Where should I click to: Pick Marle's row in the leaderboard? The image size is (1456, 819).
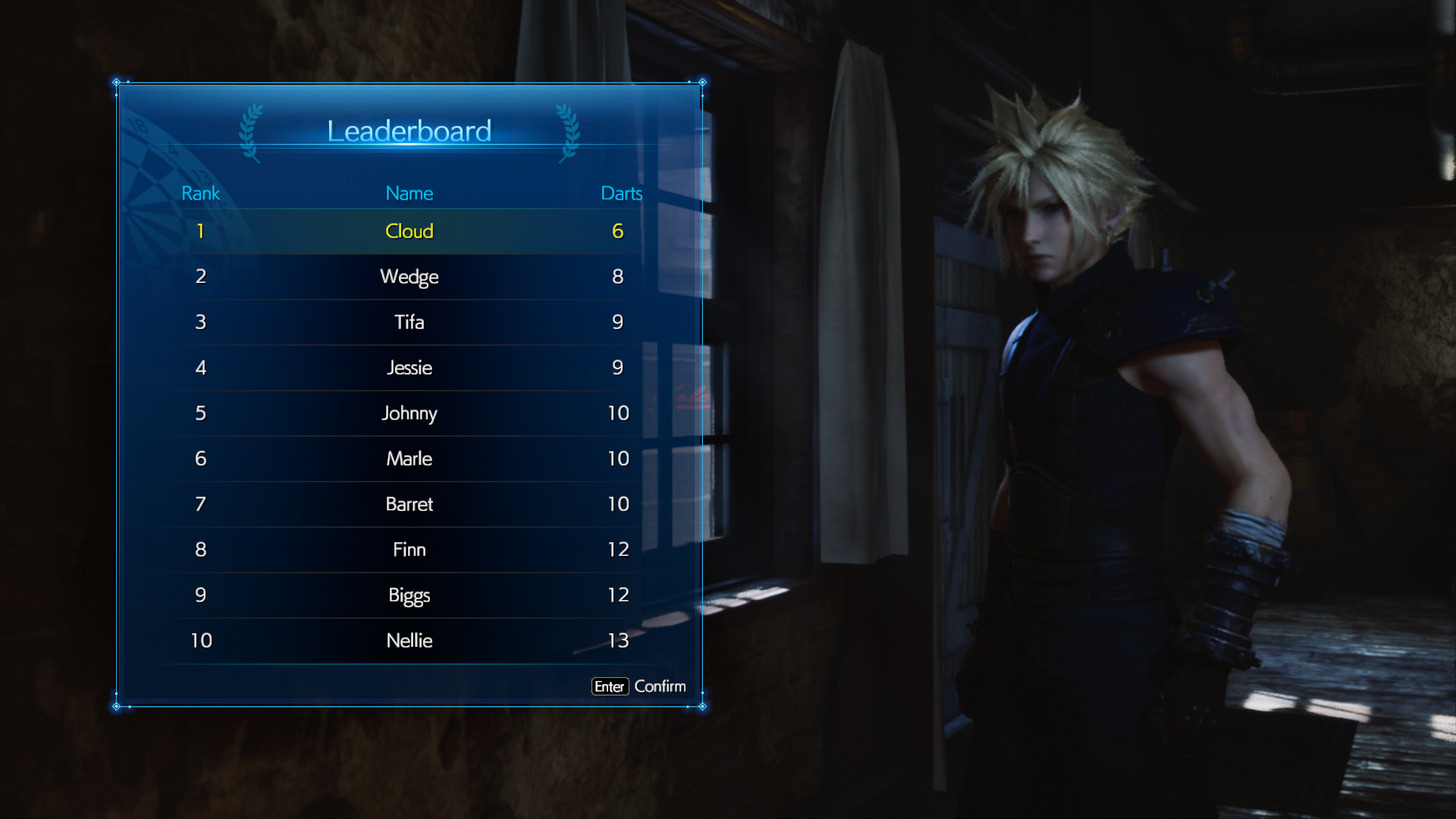pos(409,459)
